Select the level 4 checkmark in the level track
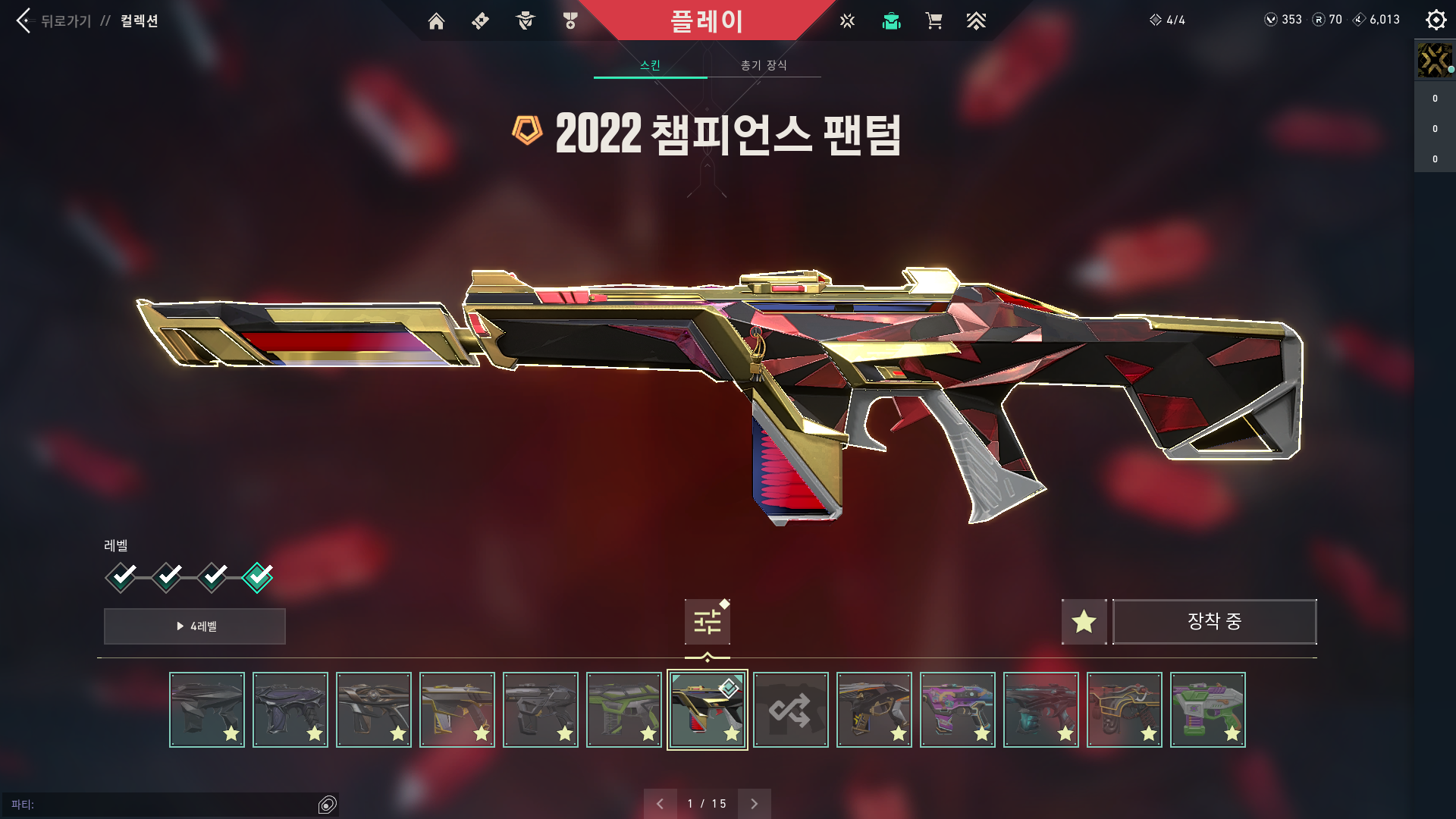 (x=258, y=576)
